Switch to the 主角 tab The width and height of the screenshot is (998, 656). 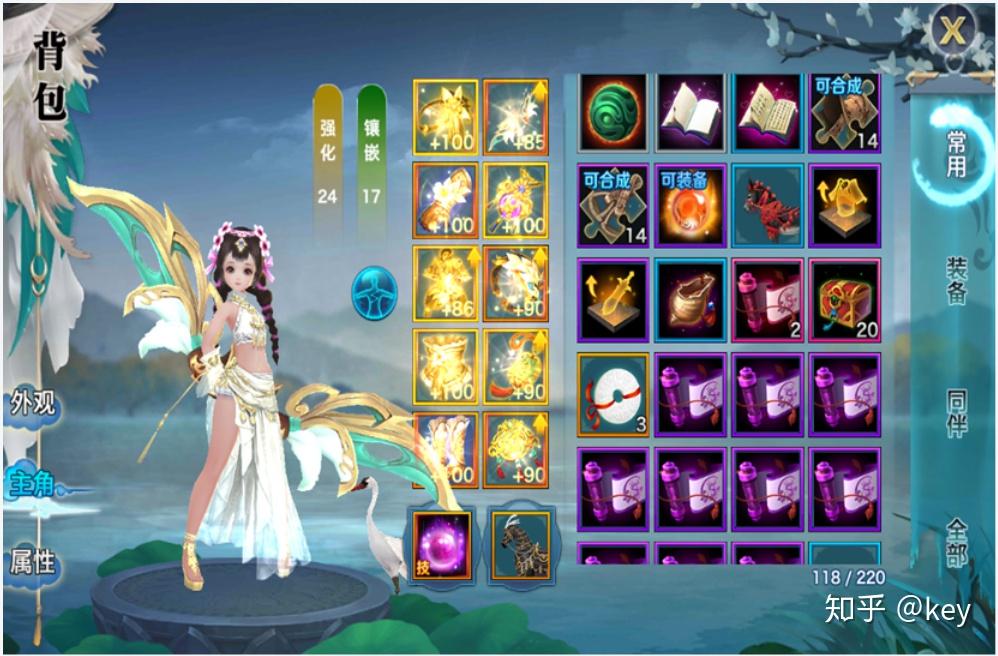tap(32, 484)
